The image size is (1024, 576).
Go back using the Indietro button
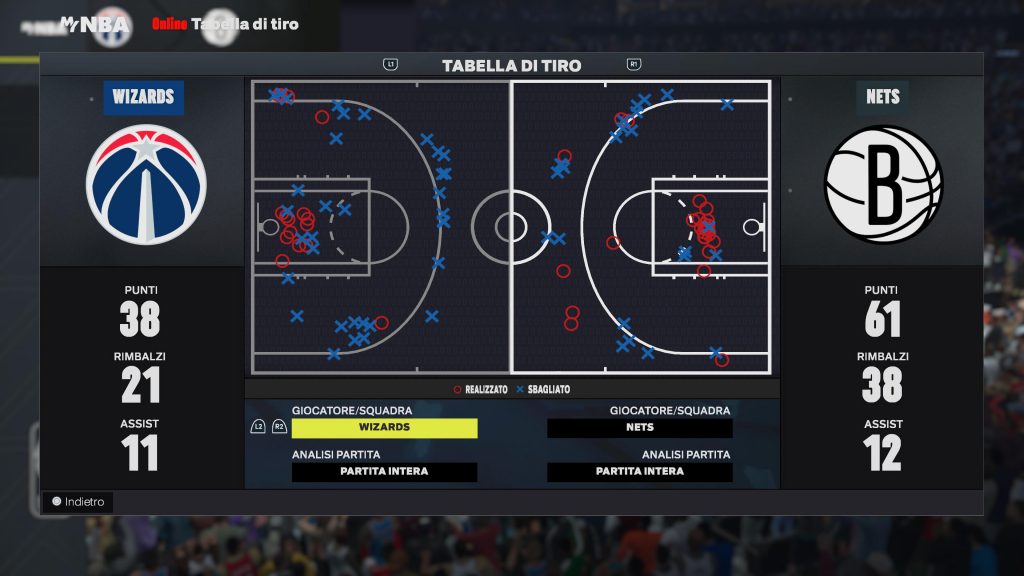(x=78, y=501)
